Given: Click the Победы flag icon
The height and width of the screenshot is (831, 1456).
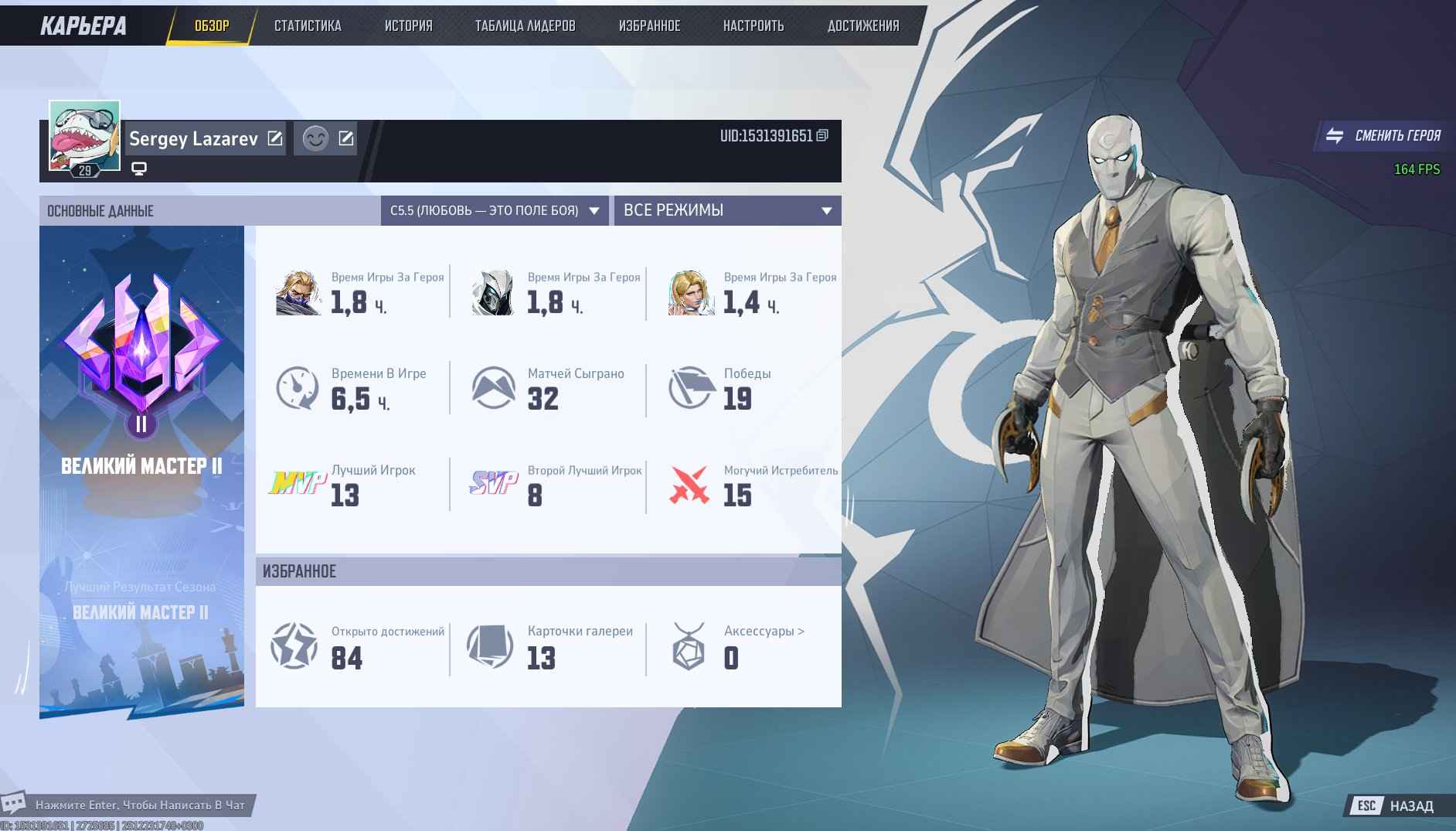Looking at the screenshot, I should [690, 387].
